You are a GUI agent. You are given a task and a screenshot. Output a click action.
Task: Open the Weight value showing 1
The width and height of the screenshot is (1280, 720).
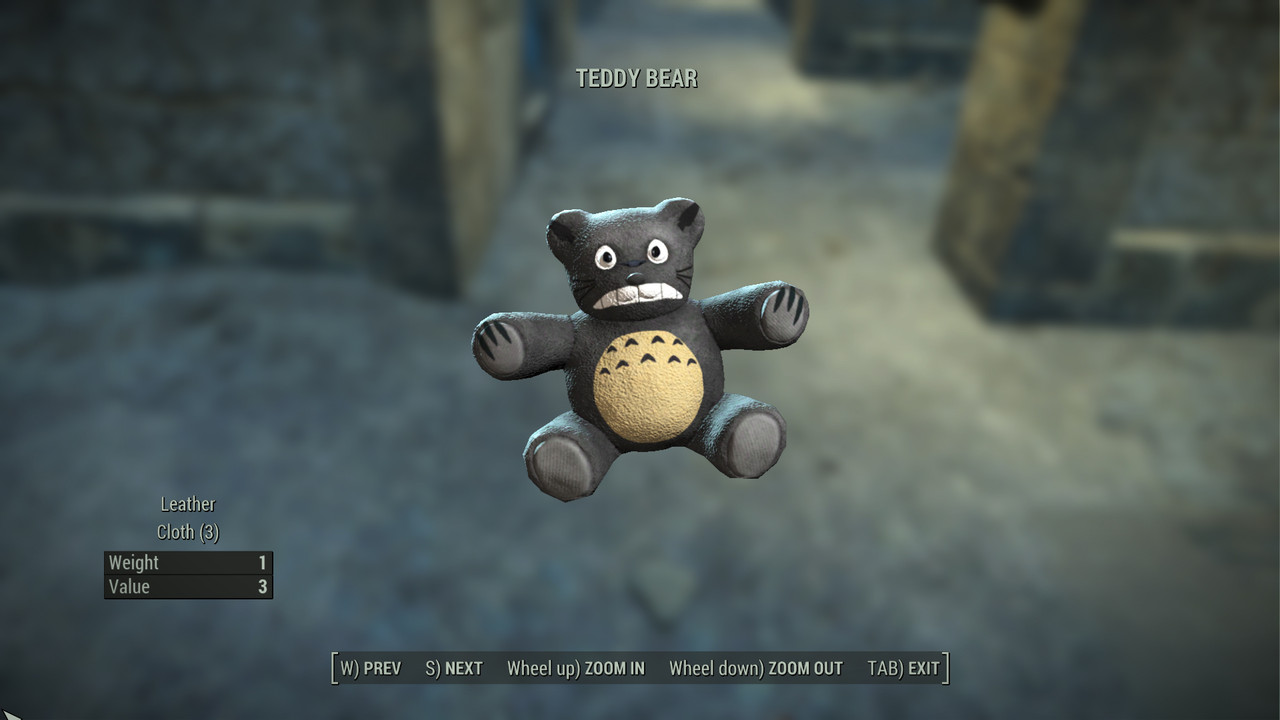[262, 562]
